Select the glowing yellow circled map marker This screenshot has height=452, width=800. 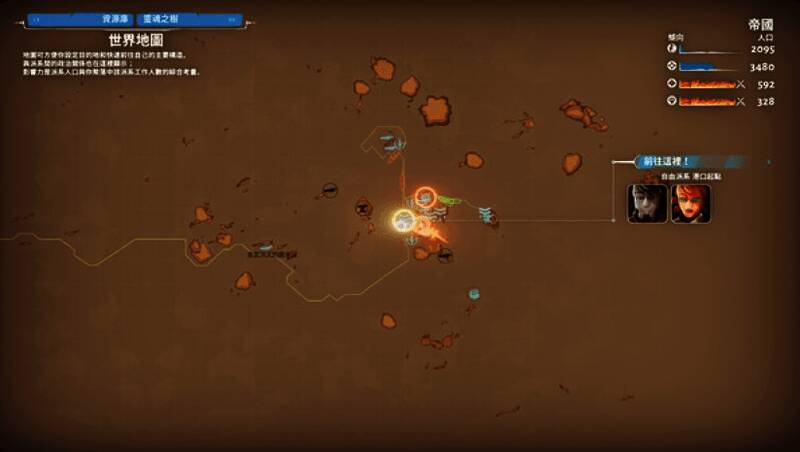[404, 221]
